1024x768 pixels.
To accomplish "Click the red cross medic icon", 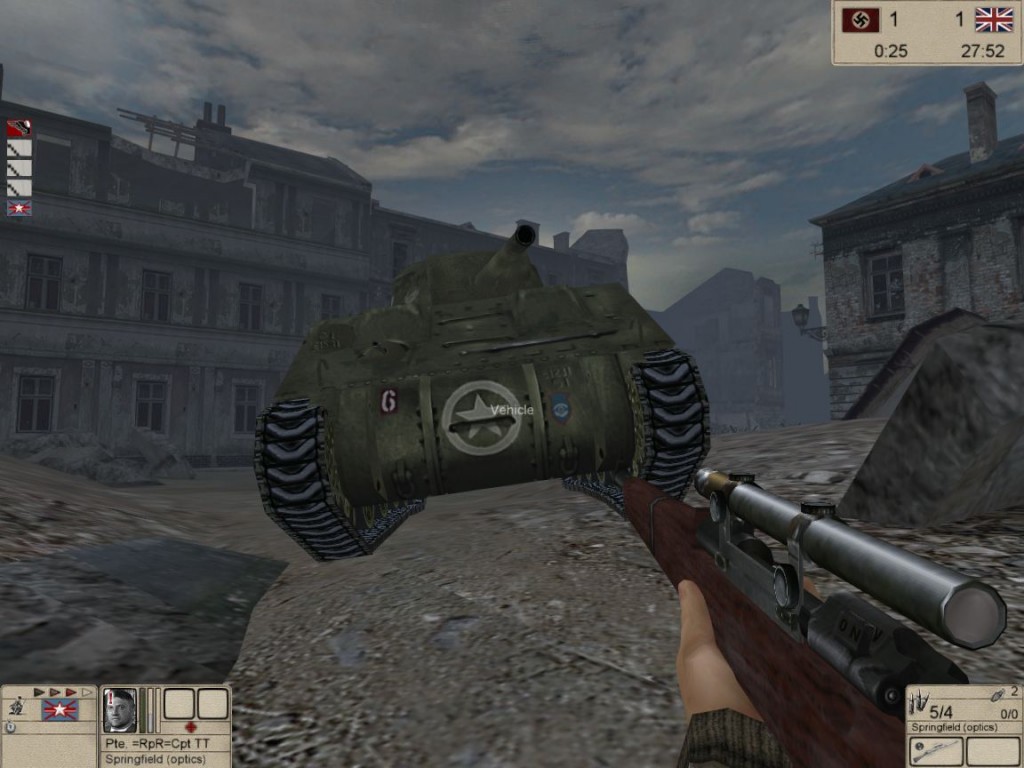I will pos(191,727).
